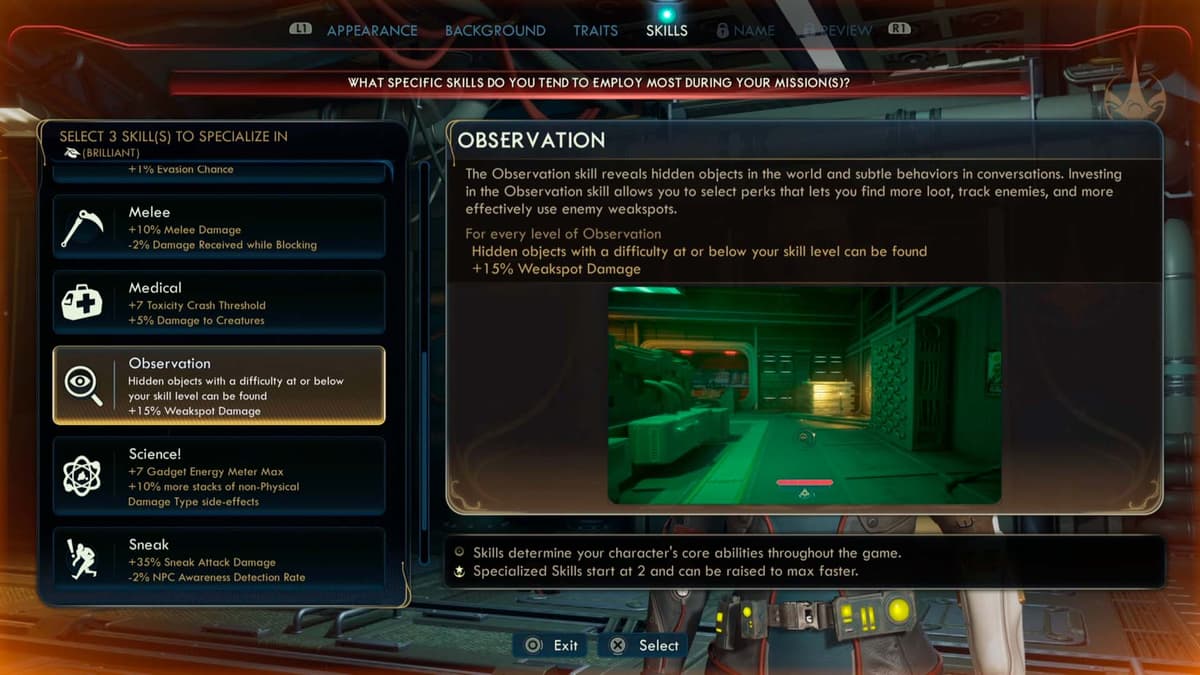
Task: View the Observation preview thumbnail
Action: 804,394
